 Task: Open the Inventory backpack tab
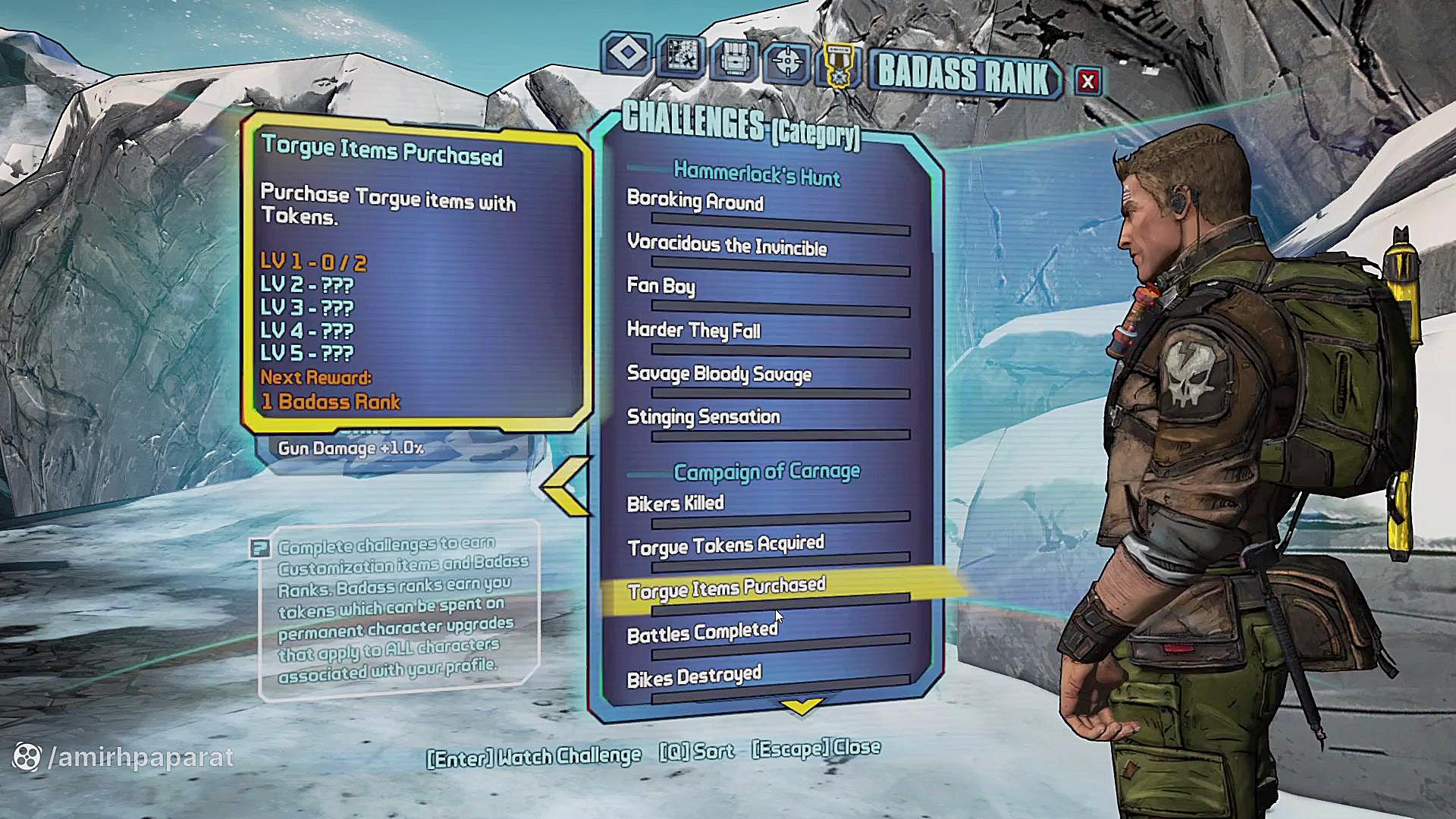pos(733,58)
